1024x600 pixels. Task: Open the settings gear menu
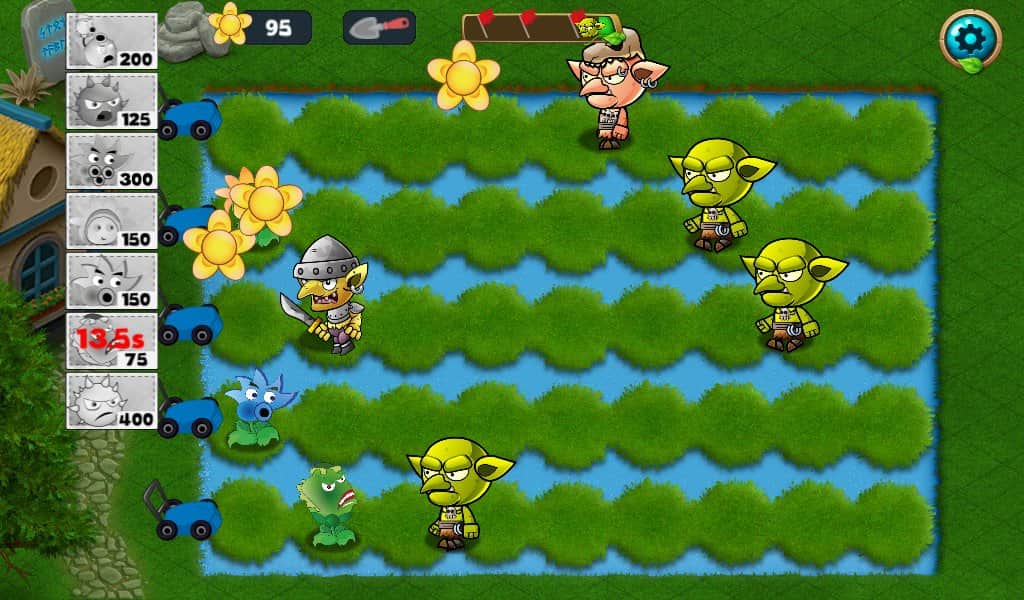pos(970,39)
